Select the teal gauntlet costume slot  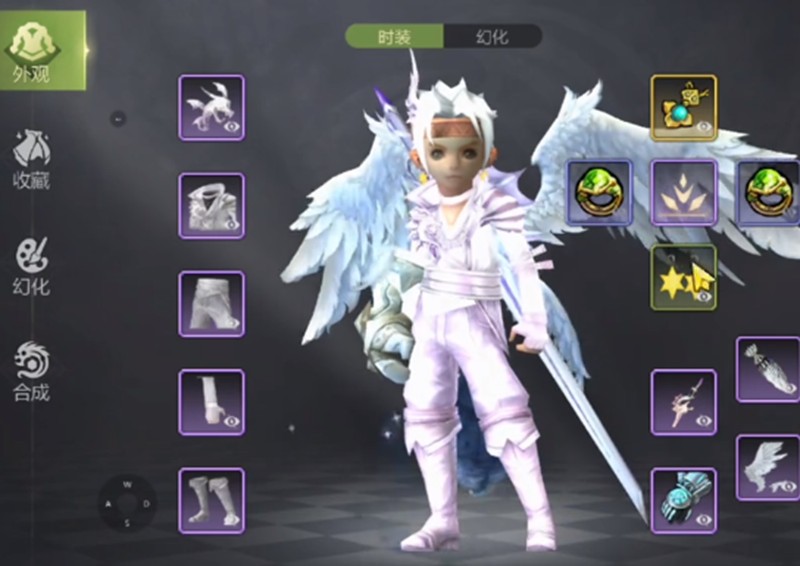(x=684, y=500)
